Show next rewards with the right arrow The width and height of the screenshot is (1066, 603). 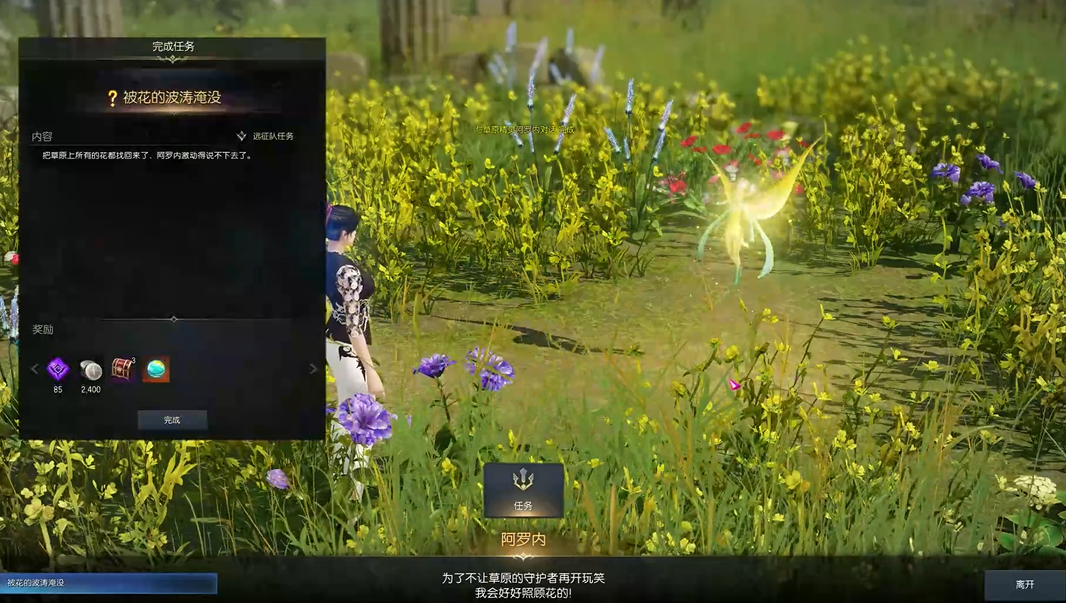click(x=312, y=369)
